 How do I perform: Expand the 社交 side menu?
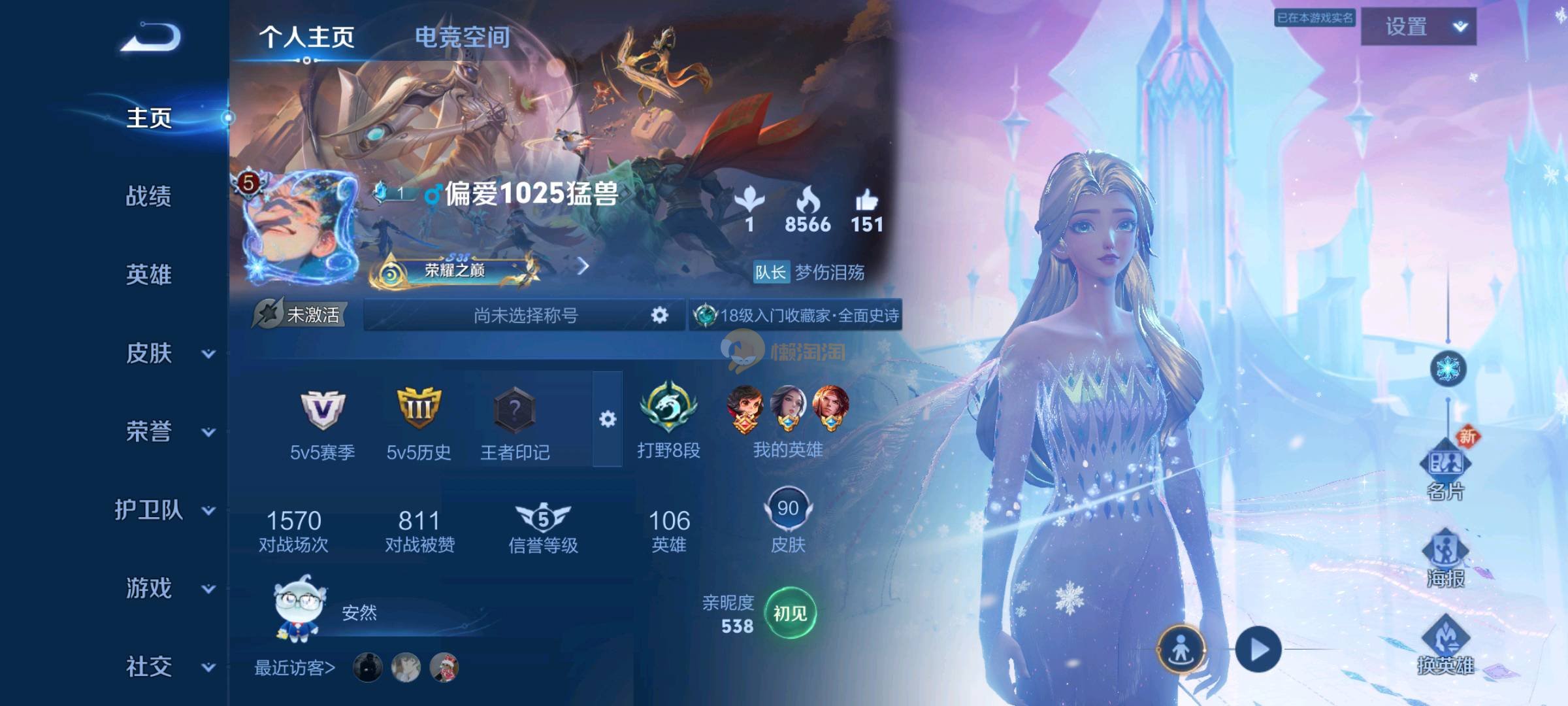208,667
